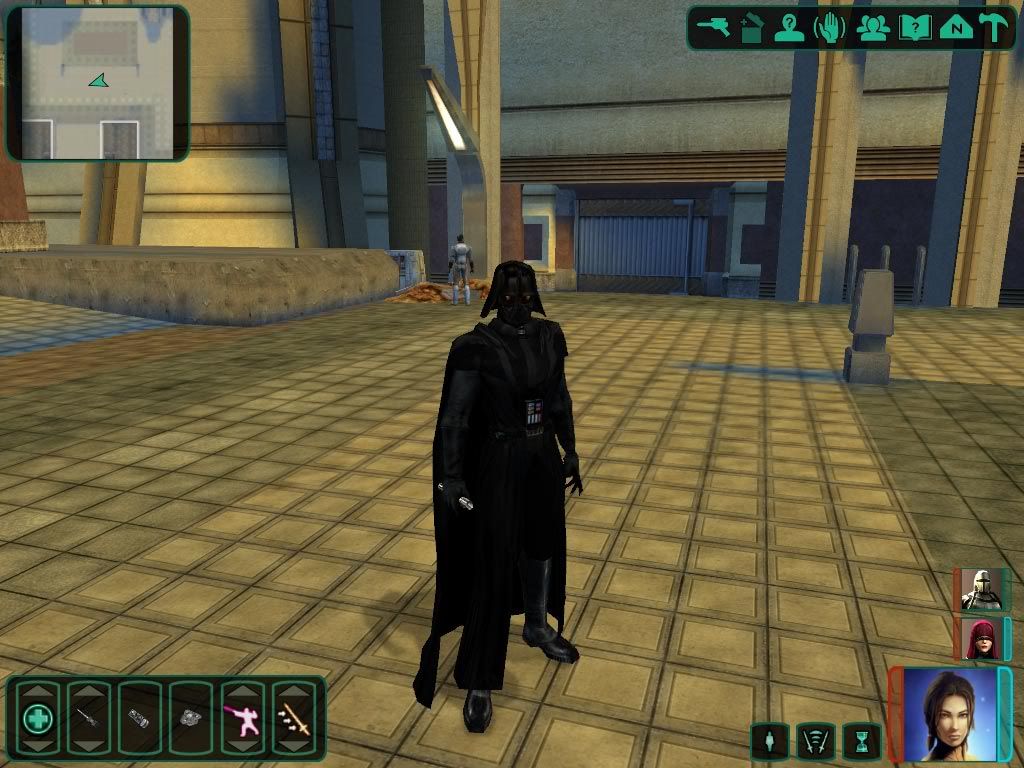Open the abilities screen with the hand icon
This screenshot has height=768, width=1024.
[x=828, y=27]
